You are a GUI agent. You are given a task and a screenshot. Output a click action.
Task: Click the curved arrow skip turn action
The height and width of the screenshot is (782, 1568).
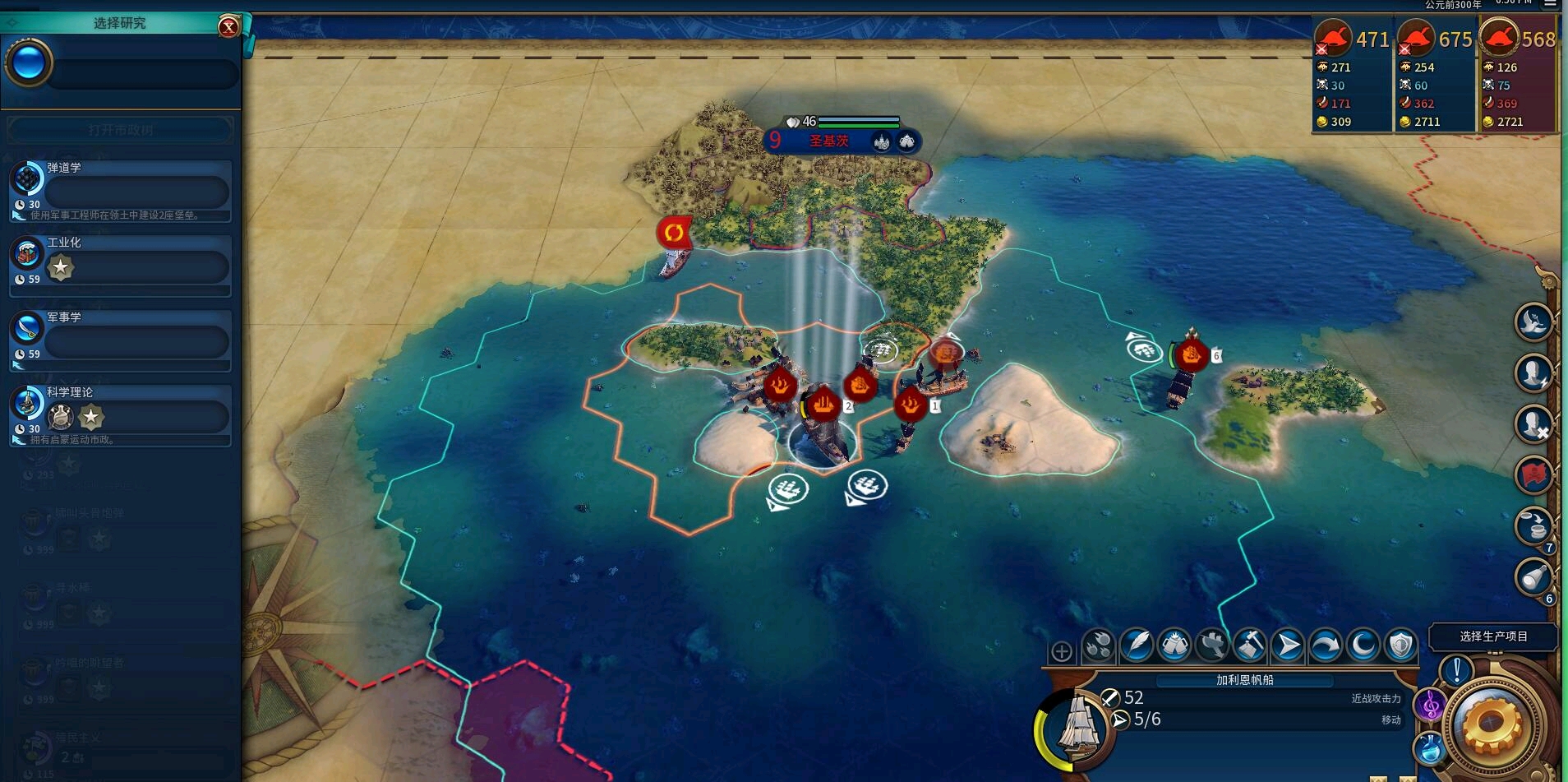[1325, 646]
